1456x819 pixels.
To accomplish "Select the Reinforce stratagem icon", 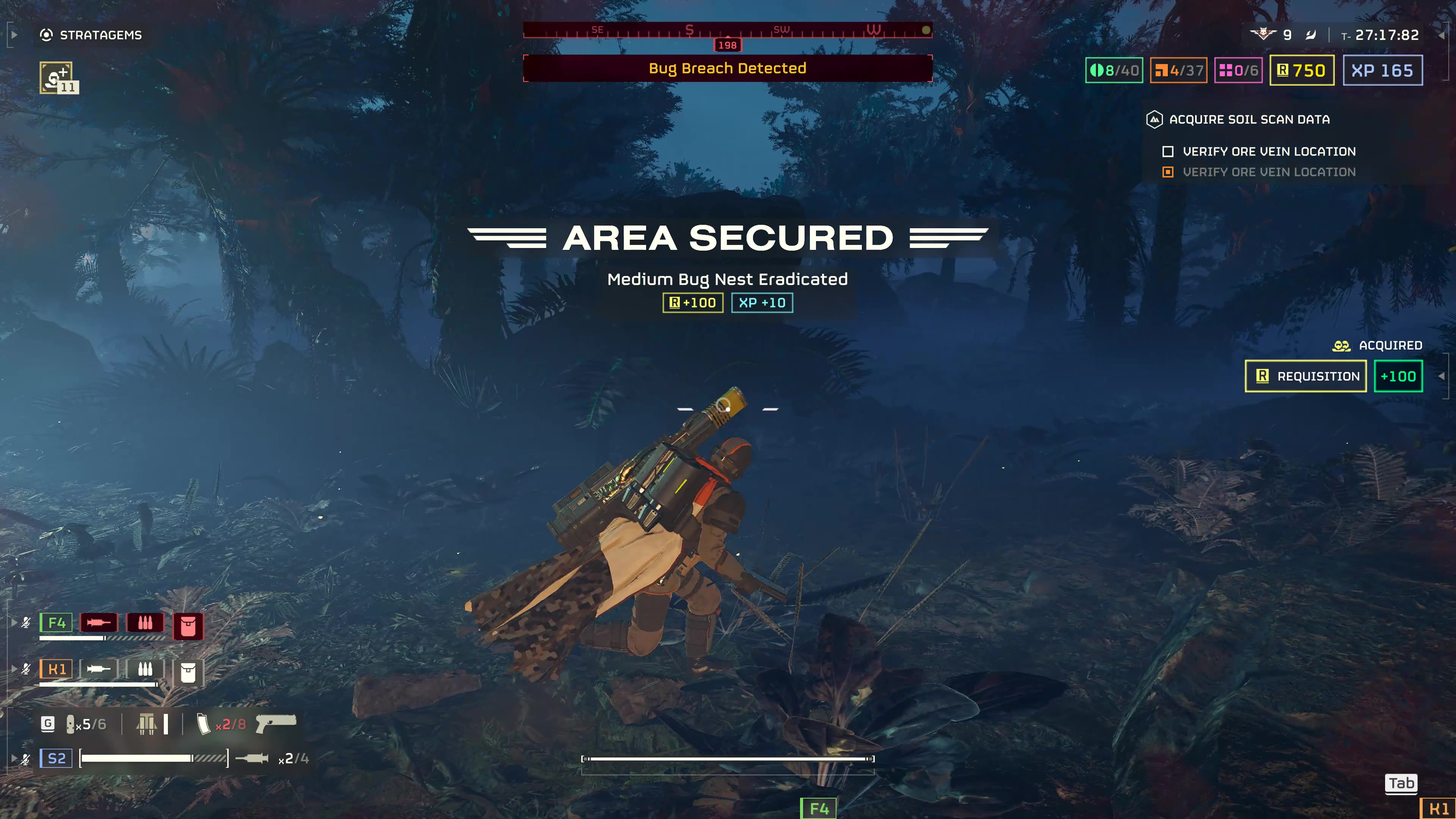I will click(x=56, y=77).
